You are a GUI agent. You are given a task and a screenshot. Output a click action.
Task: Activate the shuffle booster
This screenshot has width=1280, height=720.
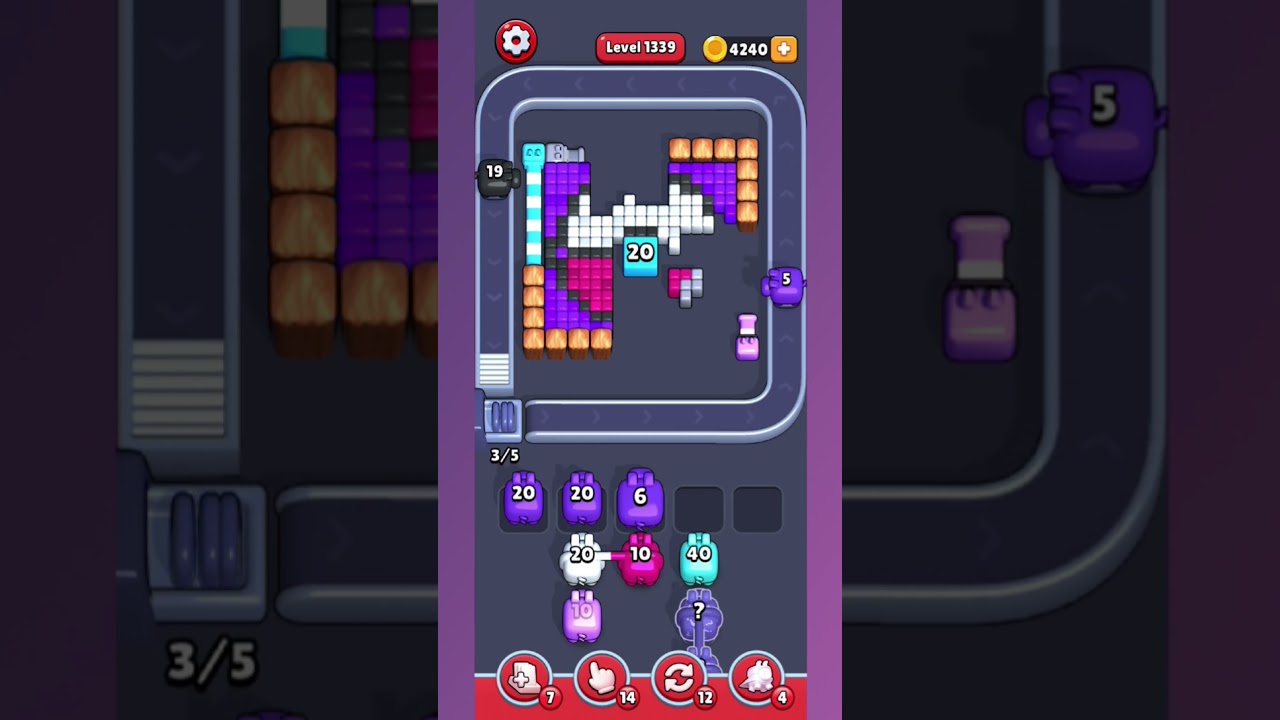679,678
